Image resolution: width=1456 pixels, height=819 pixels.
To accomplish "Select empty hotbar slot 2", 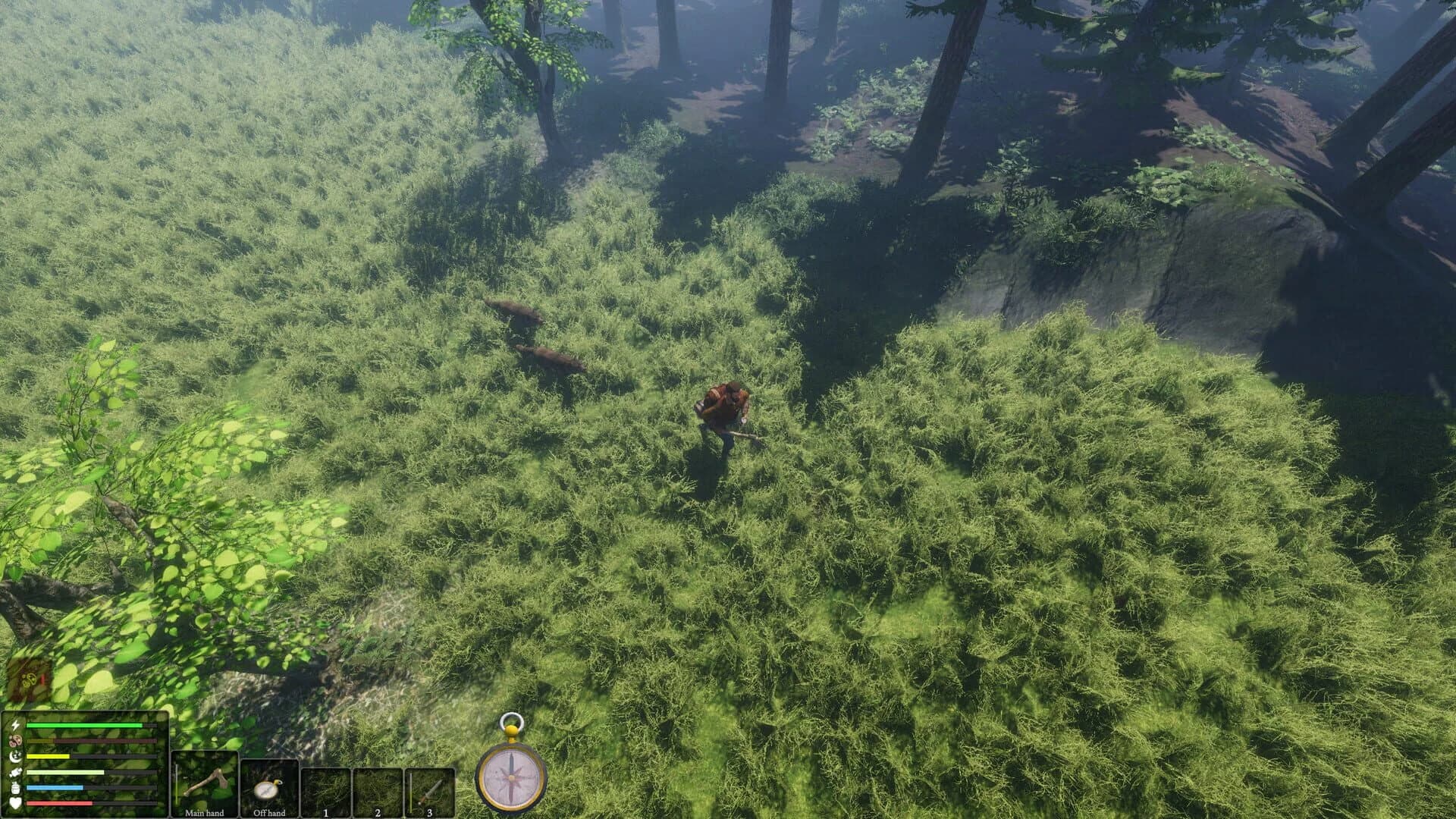I will coord(377,791).
